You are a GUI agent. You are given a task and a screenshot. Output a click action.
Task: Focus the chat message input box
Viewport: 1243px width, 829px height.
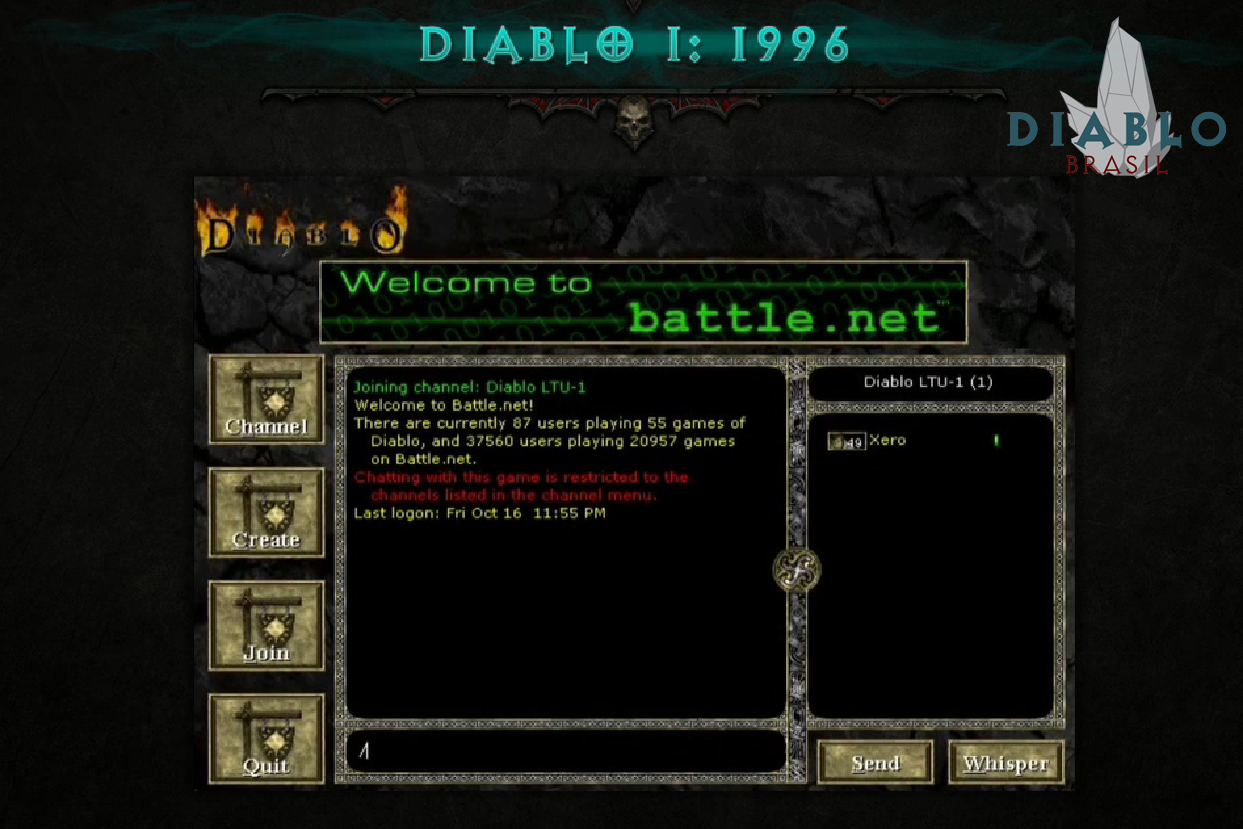pos(565,751)
